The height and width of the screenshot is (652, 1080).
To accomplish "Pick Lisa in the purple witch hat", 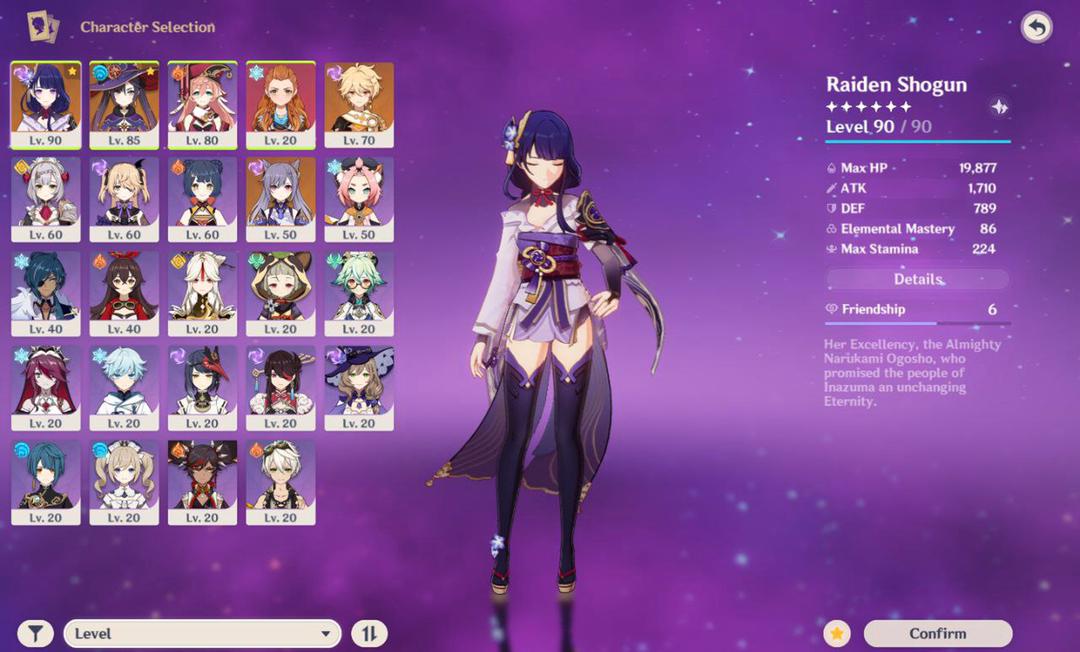I will [x=359, y=387].
